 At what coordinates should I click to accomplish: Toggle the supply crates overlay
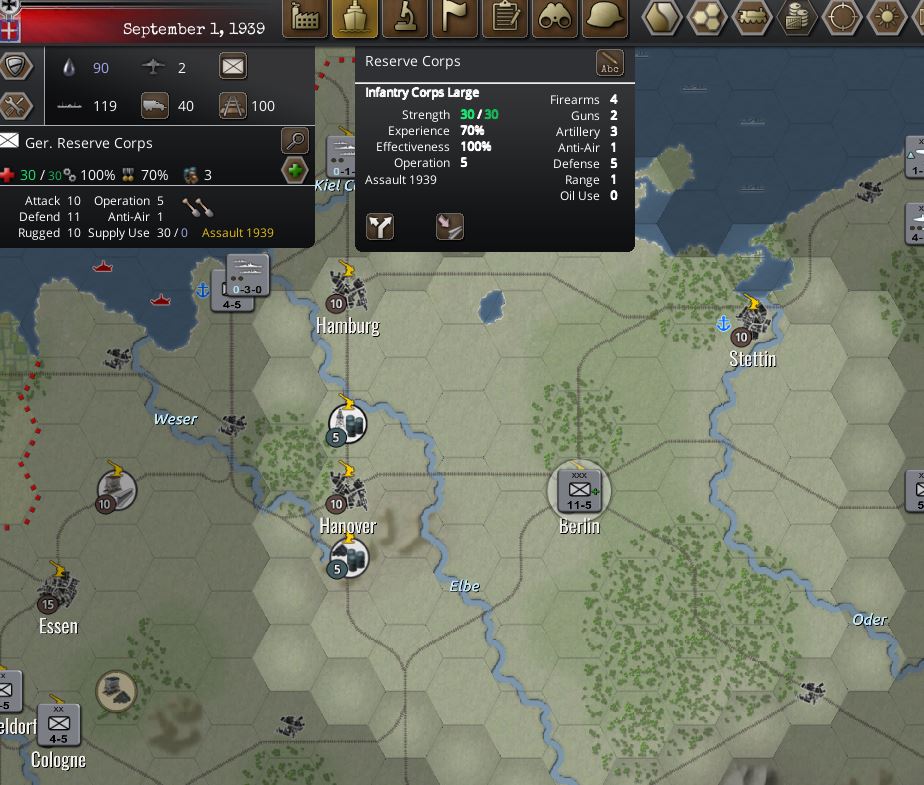pos(797,18)
